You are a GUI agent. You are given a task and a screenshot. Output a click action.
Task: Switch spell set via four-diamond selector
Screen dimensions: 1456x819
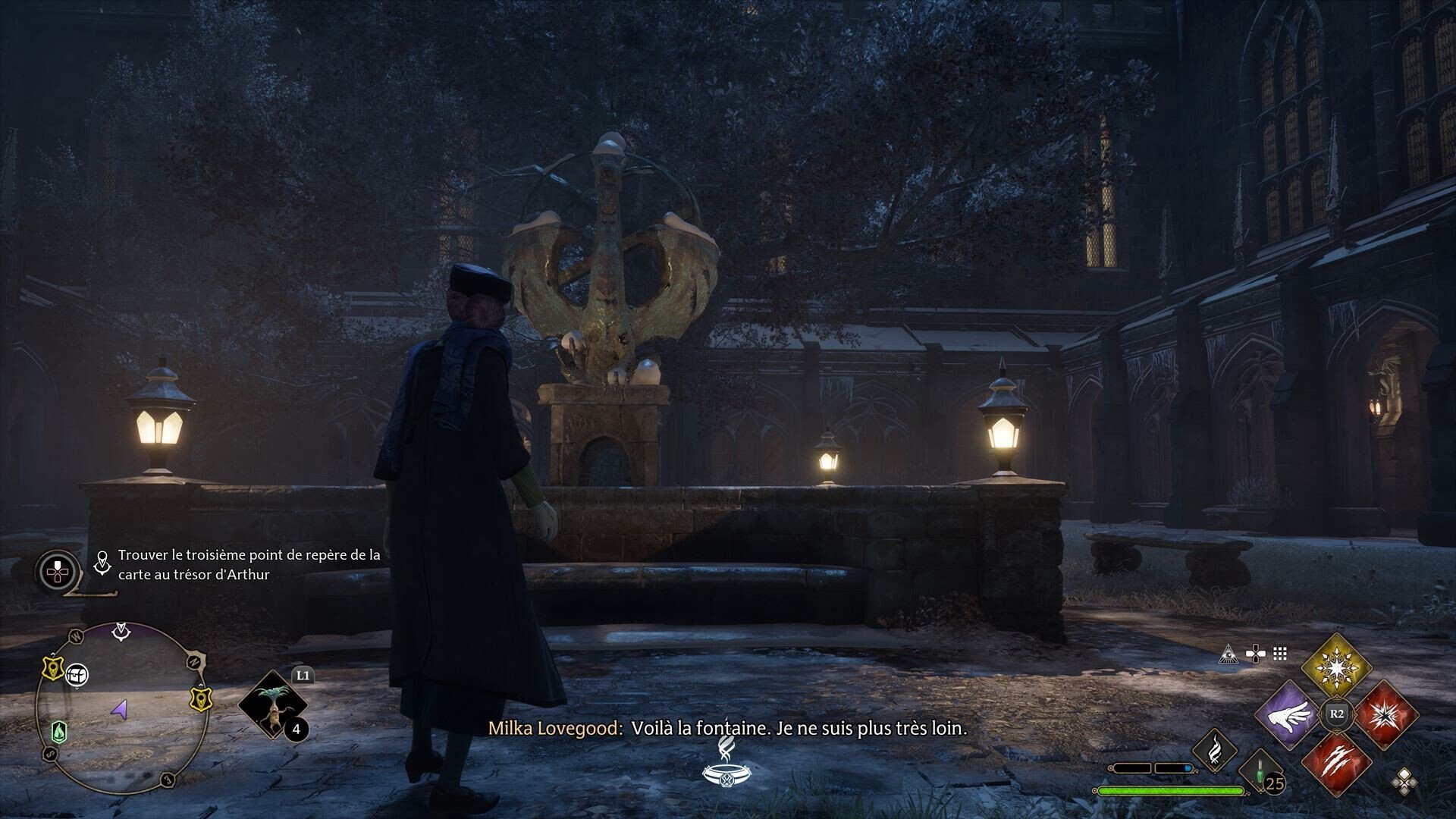(x=1404, y=781)
